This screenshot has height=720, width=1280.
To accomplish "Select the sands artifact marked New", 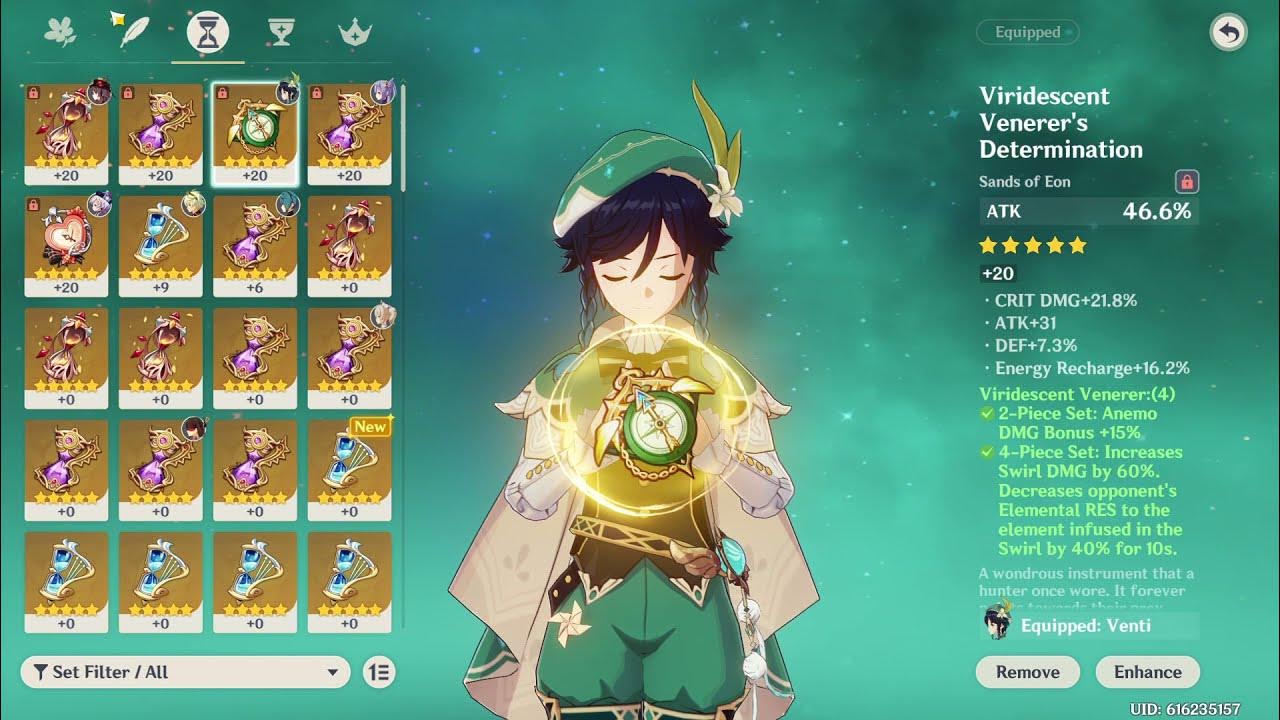I will [349, 469].
